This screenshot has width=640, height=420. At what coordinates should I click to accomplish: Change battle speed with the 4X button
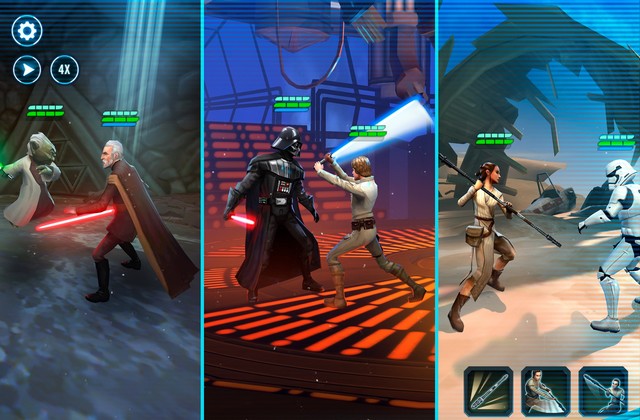65,69
